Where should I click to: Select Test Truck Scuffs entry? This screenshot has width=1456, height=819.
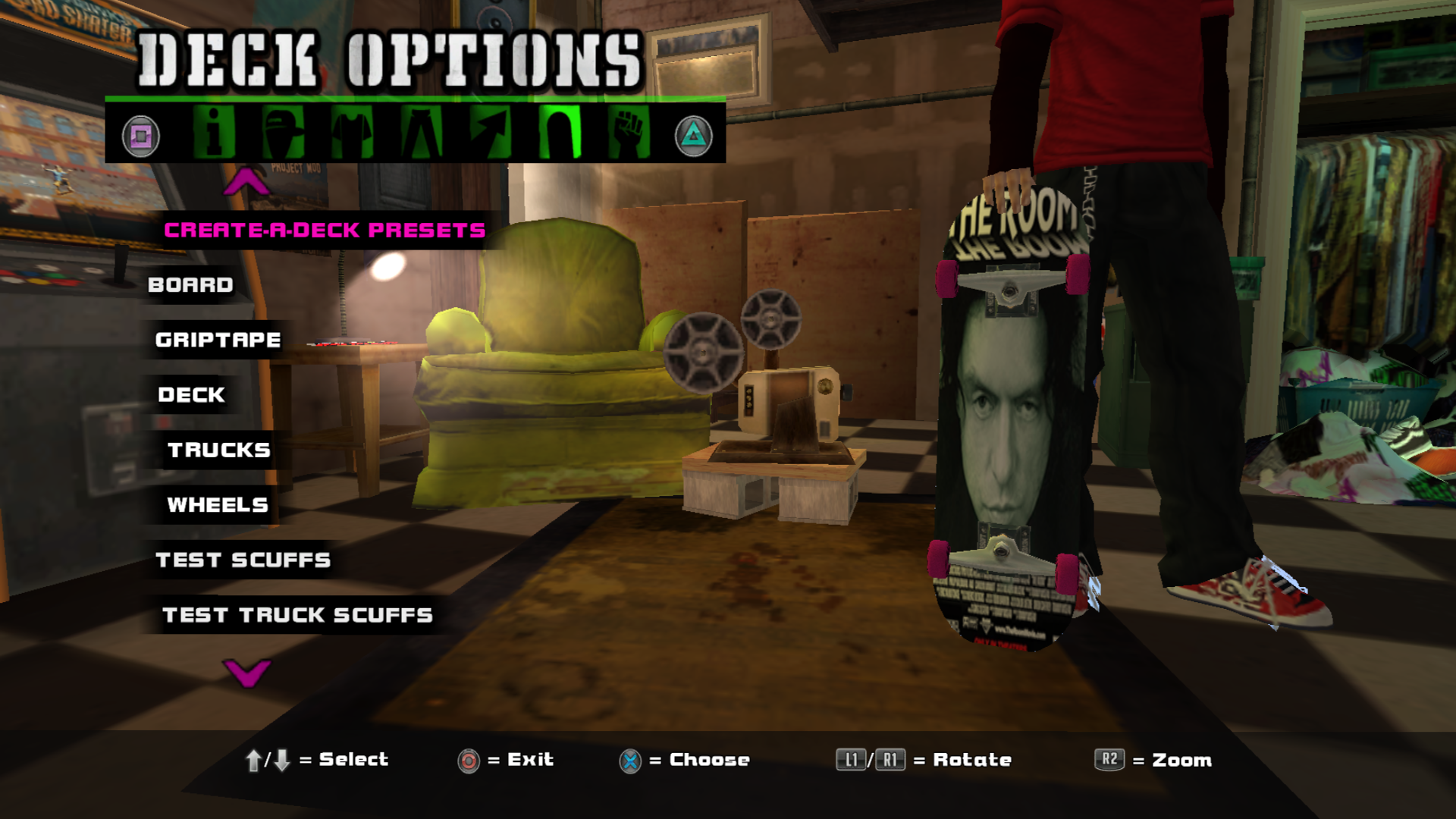pos(297,615)
